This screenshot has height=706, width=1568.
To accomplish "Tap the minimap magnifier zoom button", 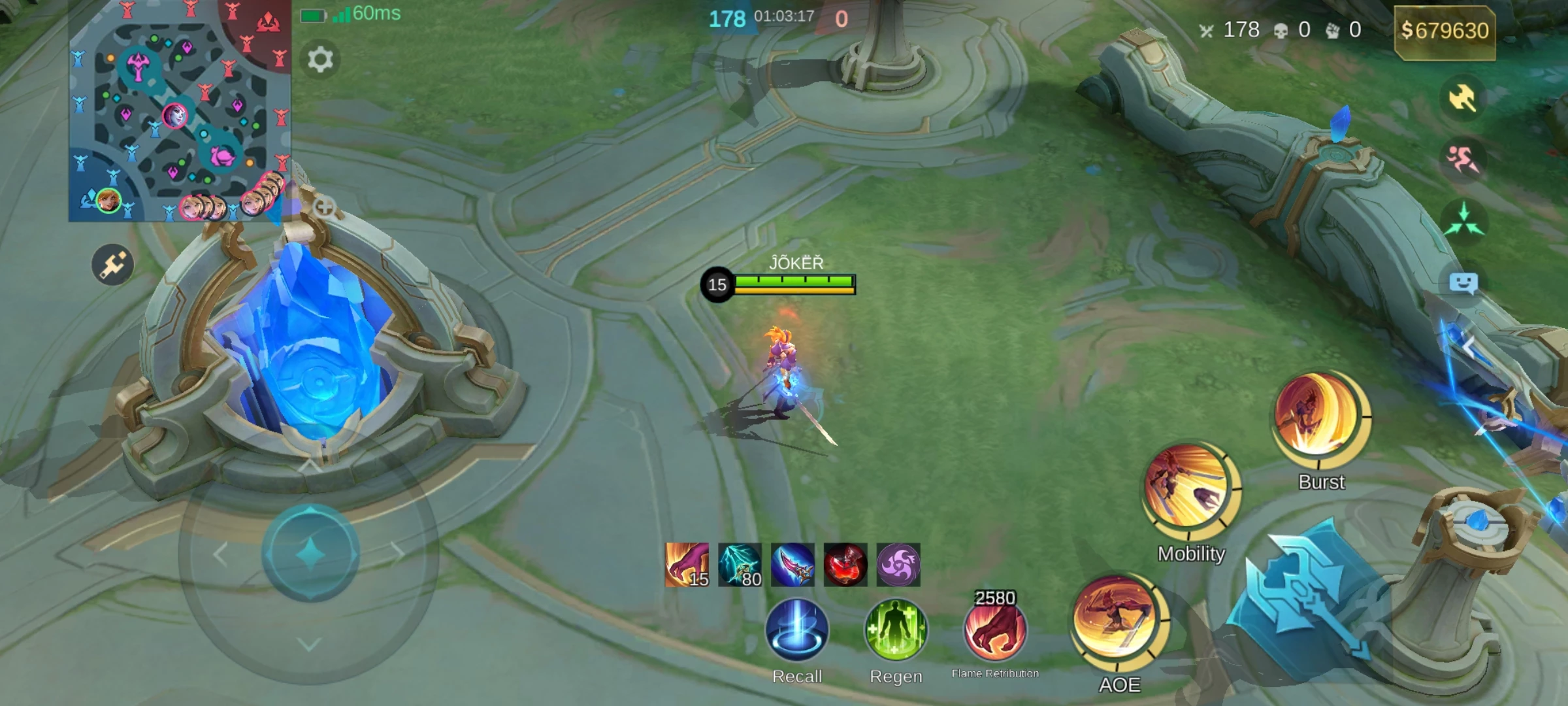I will pyautogui.click(x=325, y=209).
